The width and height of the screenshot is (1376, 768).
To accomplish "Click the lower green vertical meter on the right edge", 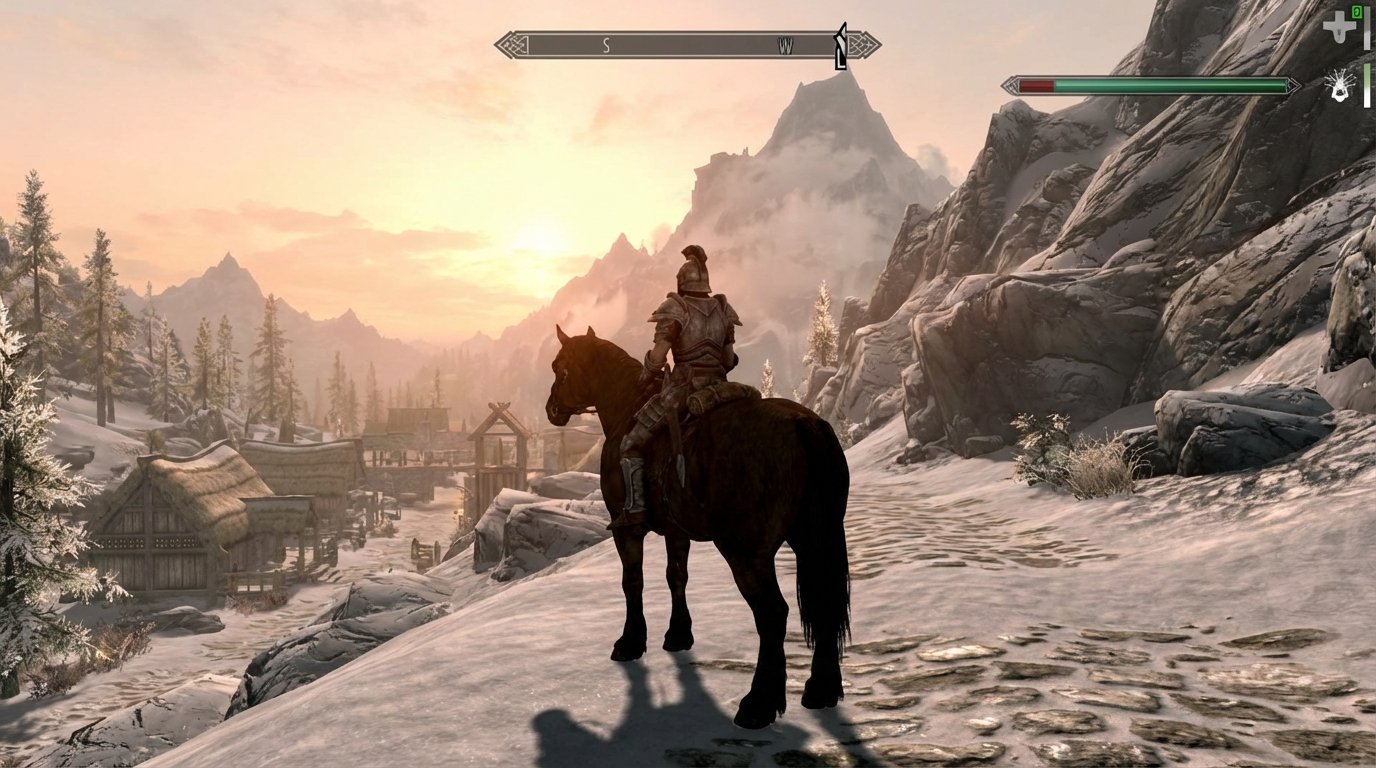I will pyautogui.click(x=1367, y=87).
